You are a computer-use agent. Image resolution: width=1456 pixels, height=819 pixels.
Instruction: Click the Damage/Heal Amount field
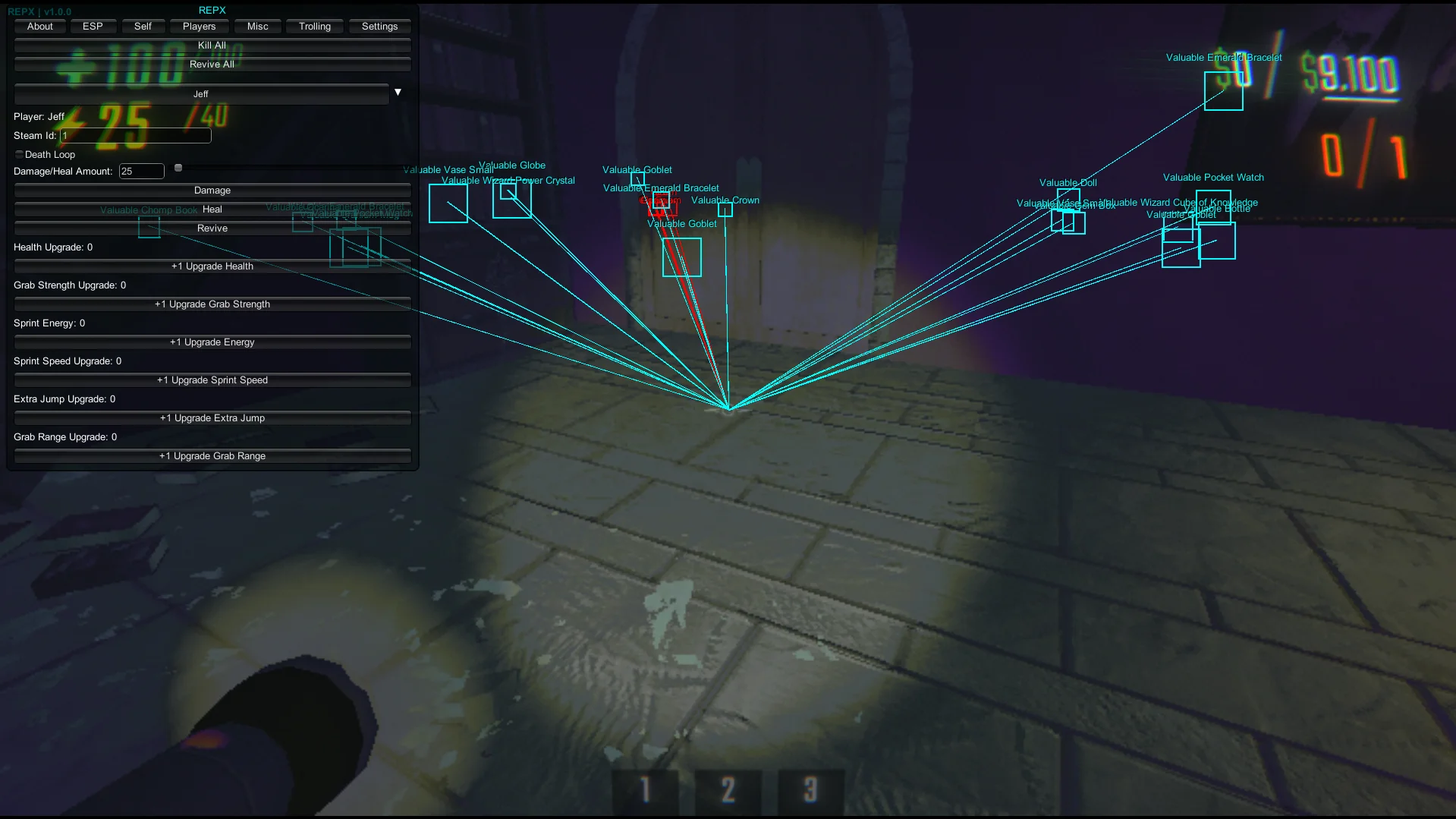142,172
